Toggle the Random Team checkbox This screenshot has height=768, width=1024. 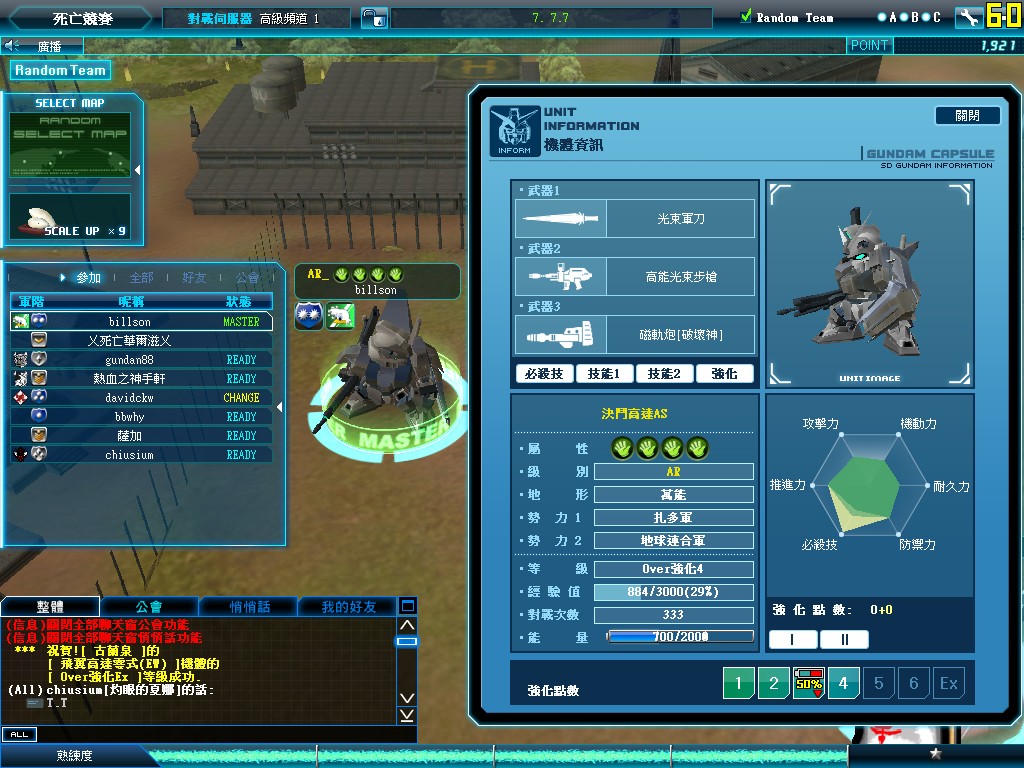(746, 17)
